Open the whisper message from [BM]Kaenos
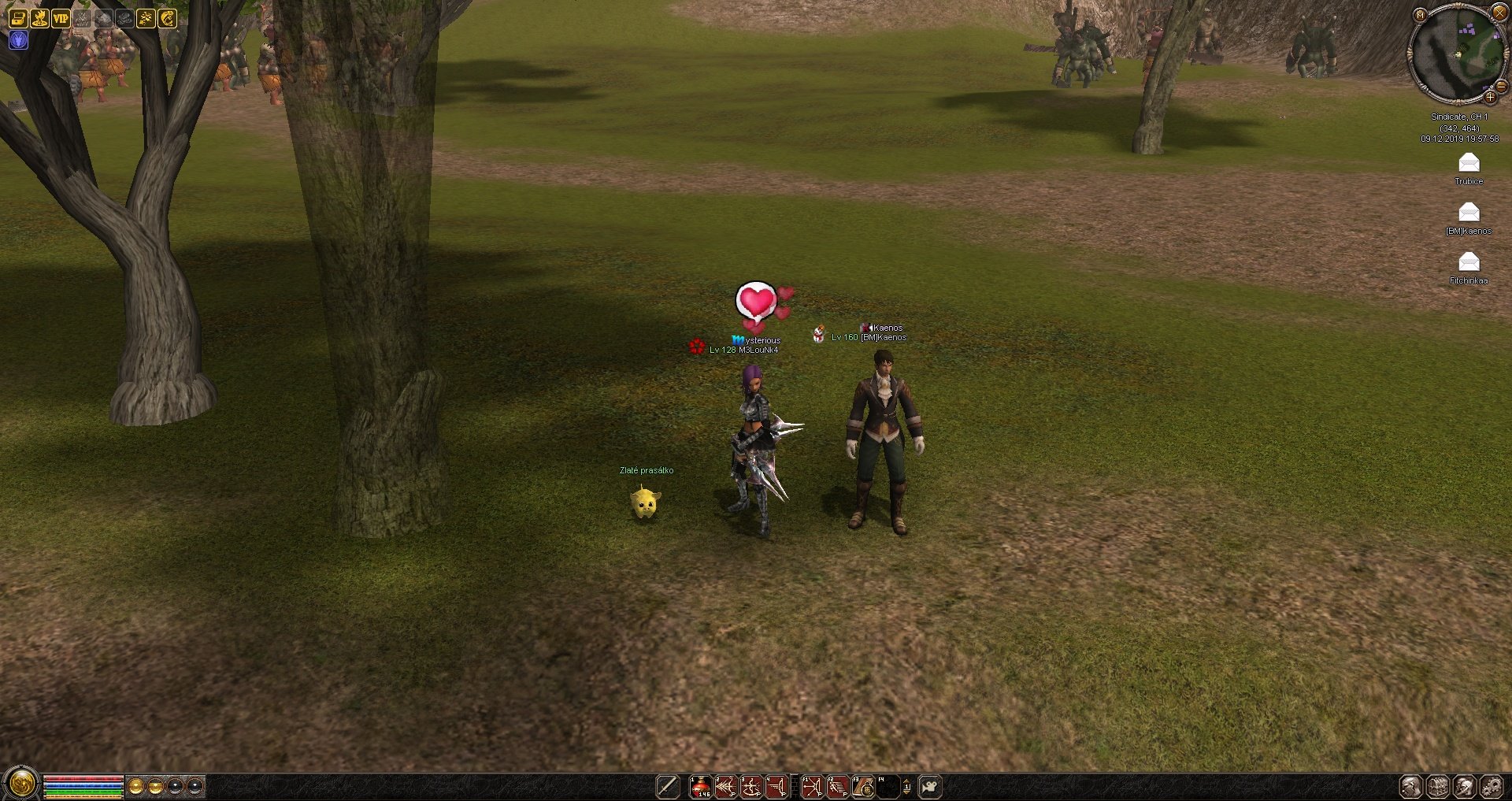The image size is (1512, 801). [1469, 213]
